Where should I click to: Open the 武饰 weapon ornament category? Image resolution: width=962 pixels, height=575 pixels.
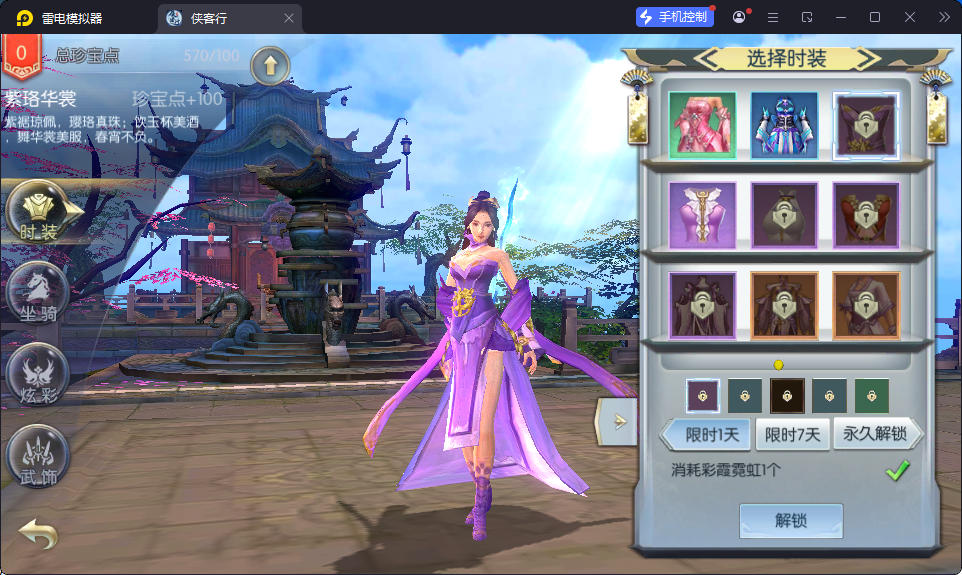tap(38, 456)
